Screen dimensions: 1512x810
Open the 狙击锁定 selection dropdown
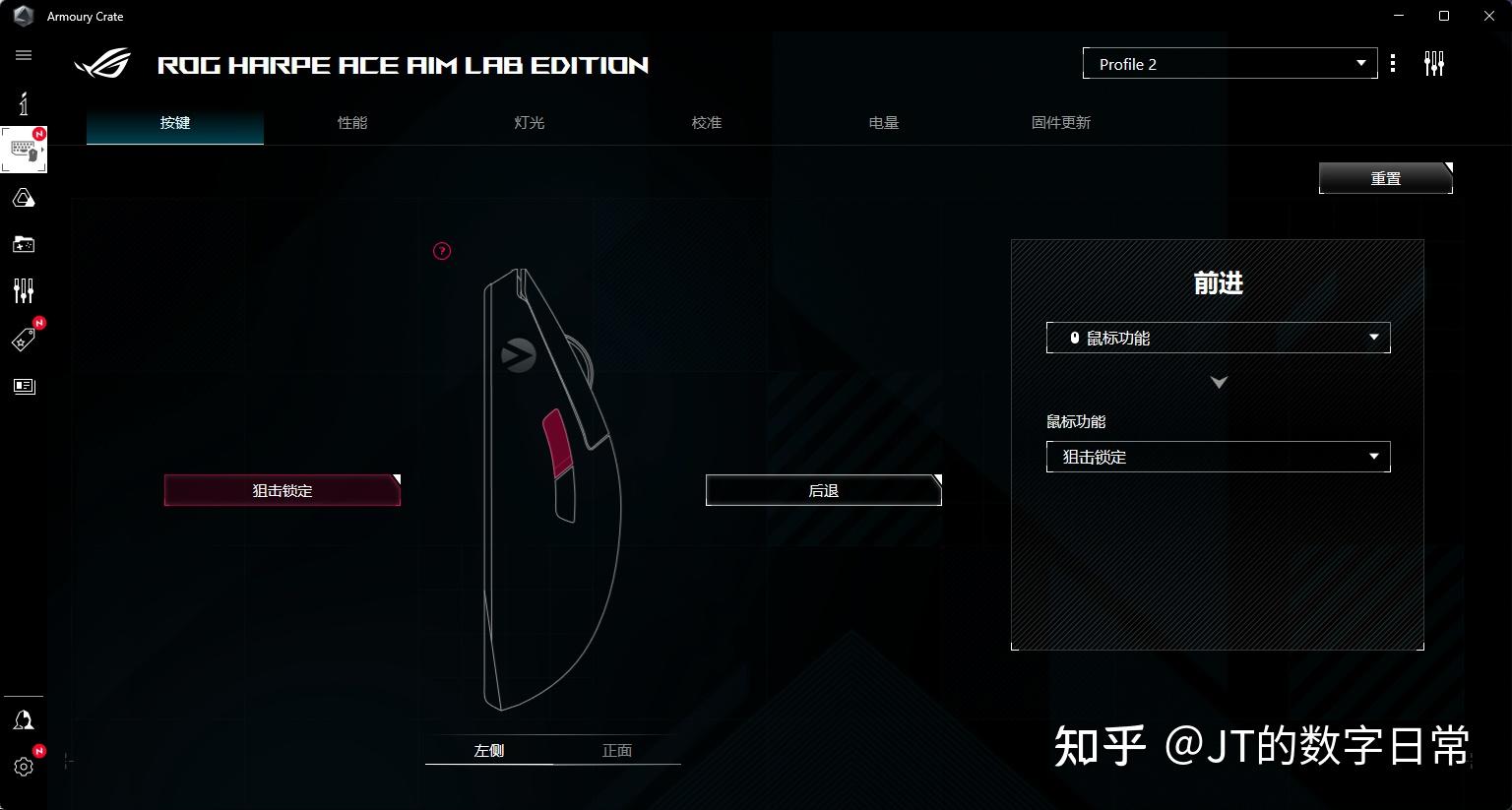pos(1218,457)
